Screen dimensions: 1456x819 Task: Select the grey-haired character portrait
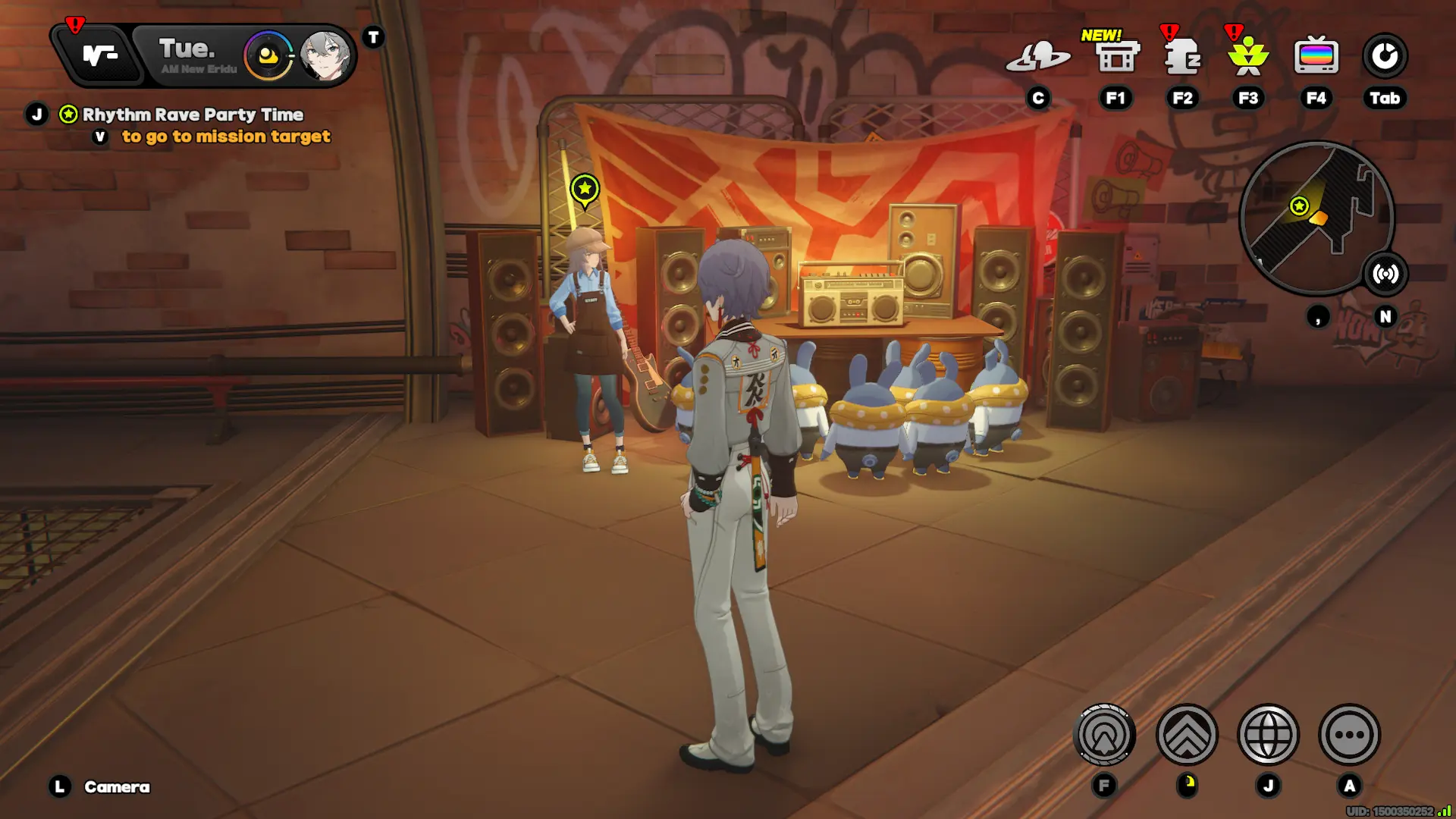click(x=325, y=55)
